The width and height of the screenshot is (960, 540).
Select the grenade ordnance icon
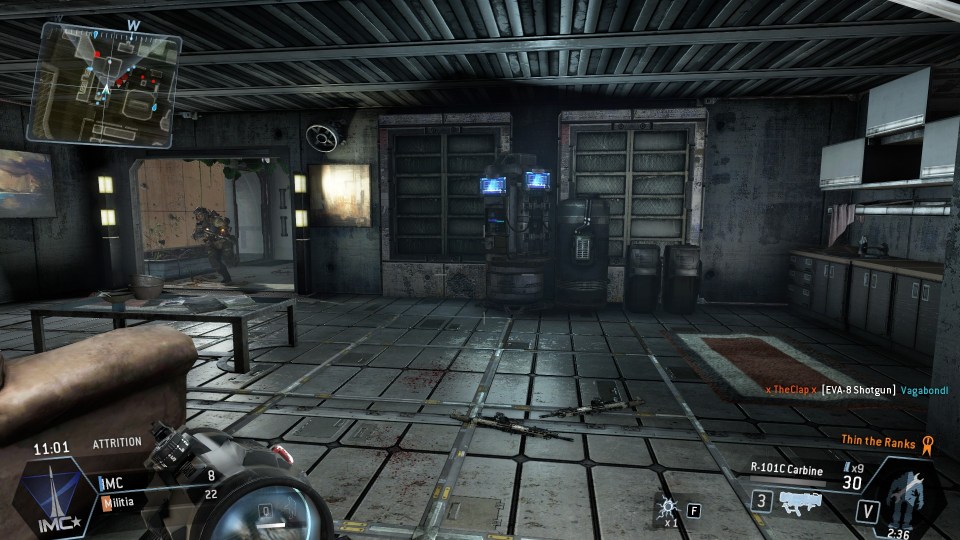pos(668,508)
